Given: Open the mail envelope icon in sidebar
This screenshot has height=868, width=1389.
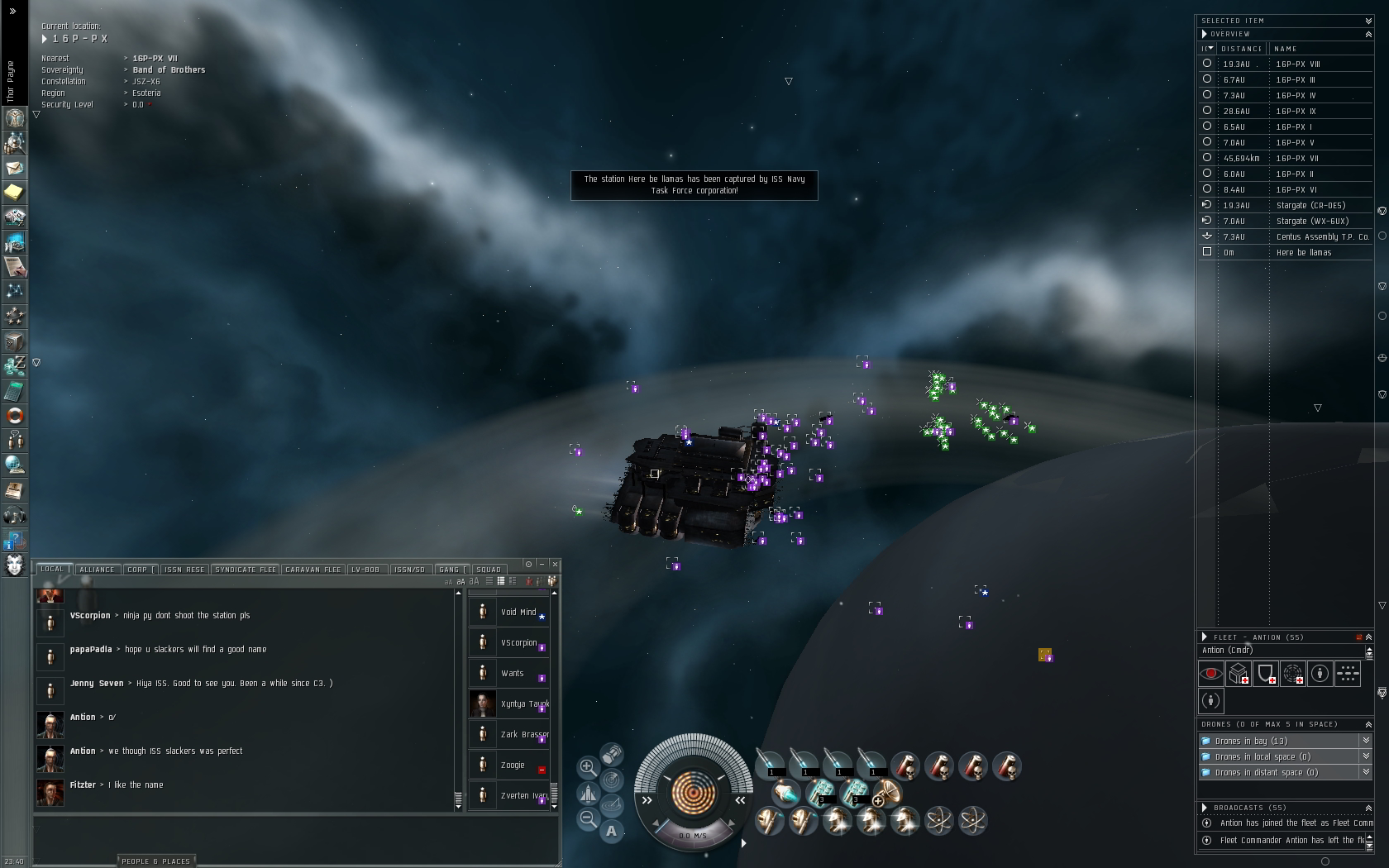Looking at the screenshot, I should click(14, 168).
